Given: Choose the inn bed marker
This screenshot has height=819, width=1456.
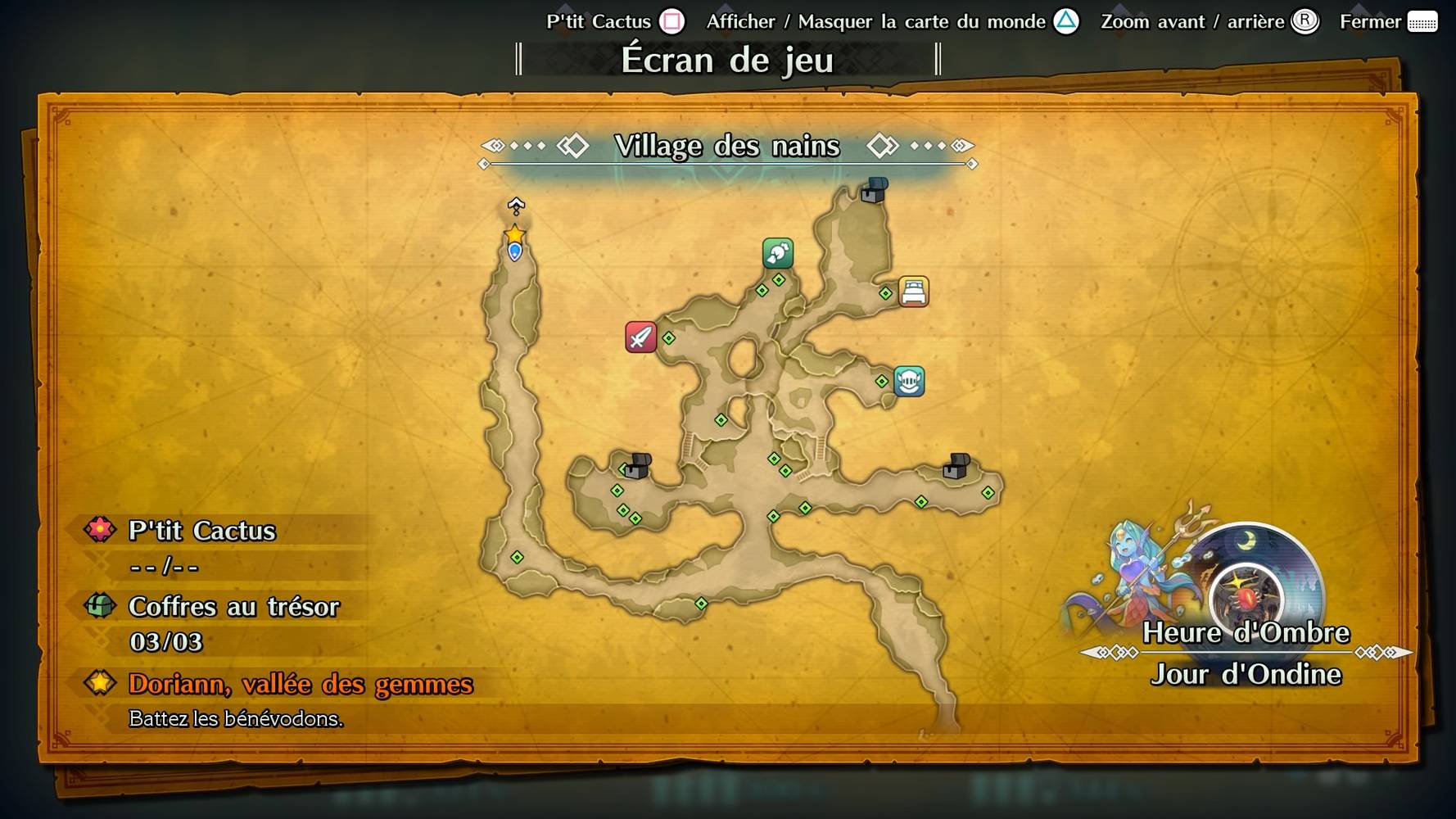Looking at the screenshot, I should pos(913,292).
